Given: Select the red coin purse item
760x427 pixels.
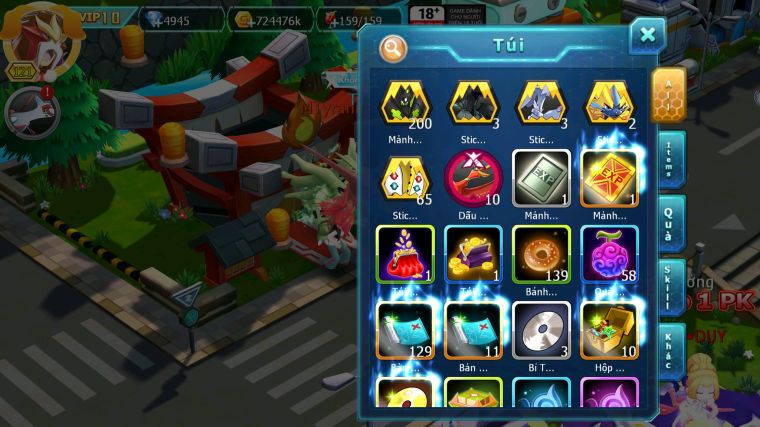Looking at the screenshot, I should tap(405, 254).
